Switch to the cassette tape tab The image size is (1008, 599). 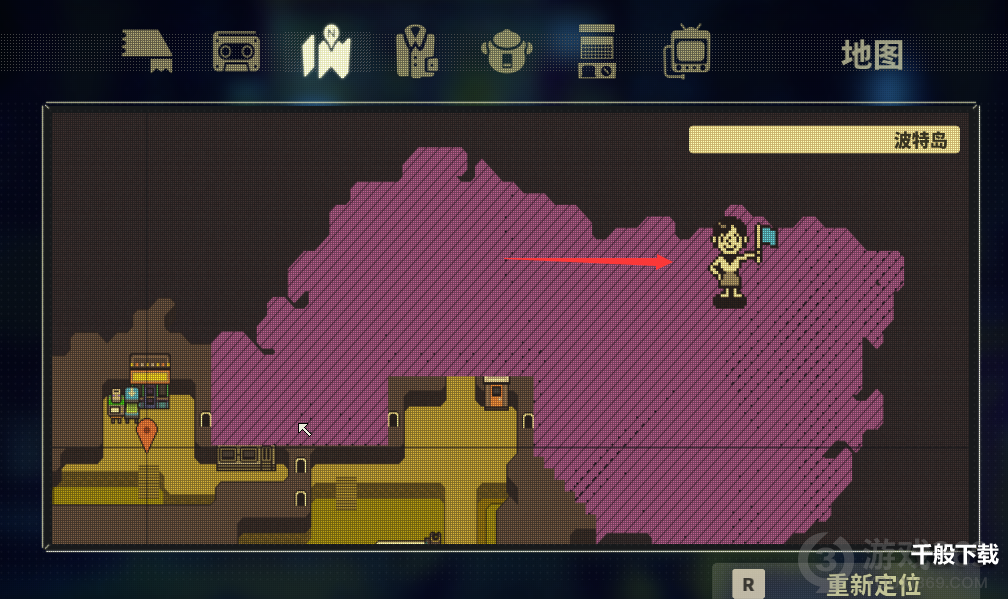[x=236, y=52]
